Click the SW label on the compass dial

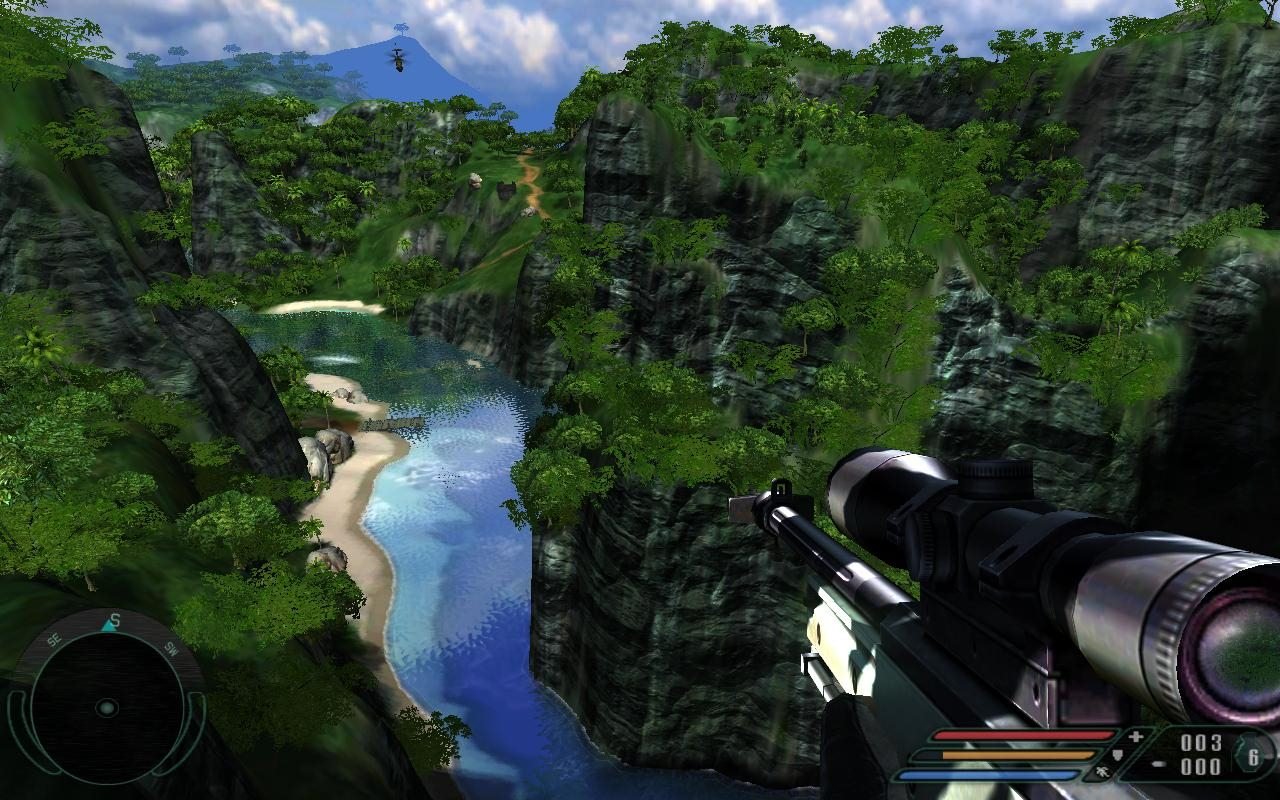point(169,649)
